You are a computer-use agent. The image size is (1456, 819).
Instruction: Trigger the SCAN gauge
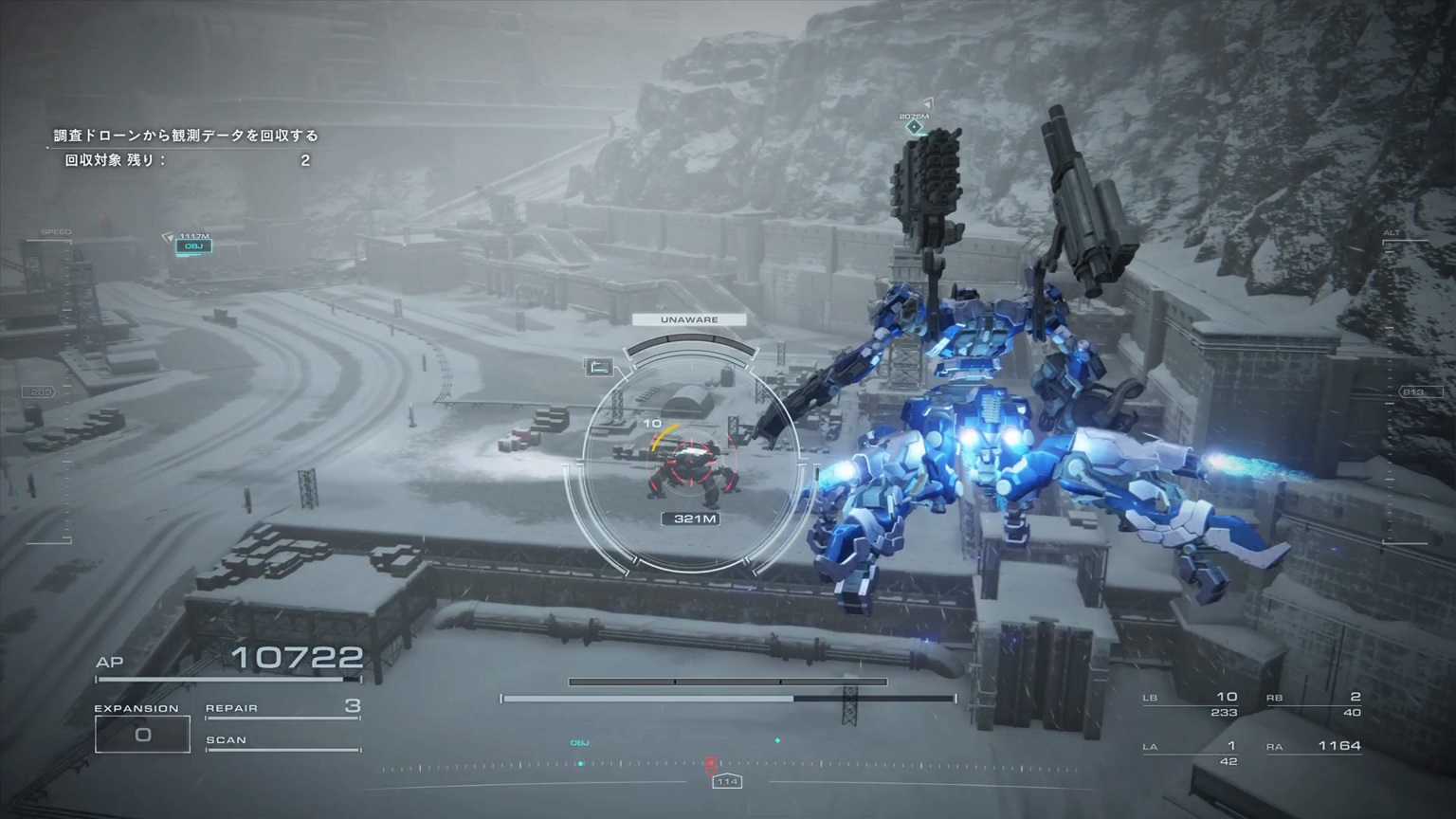point(282,741)
